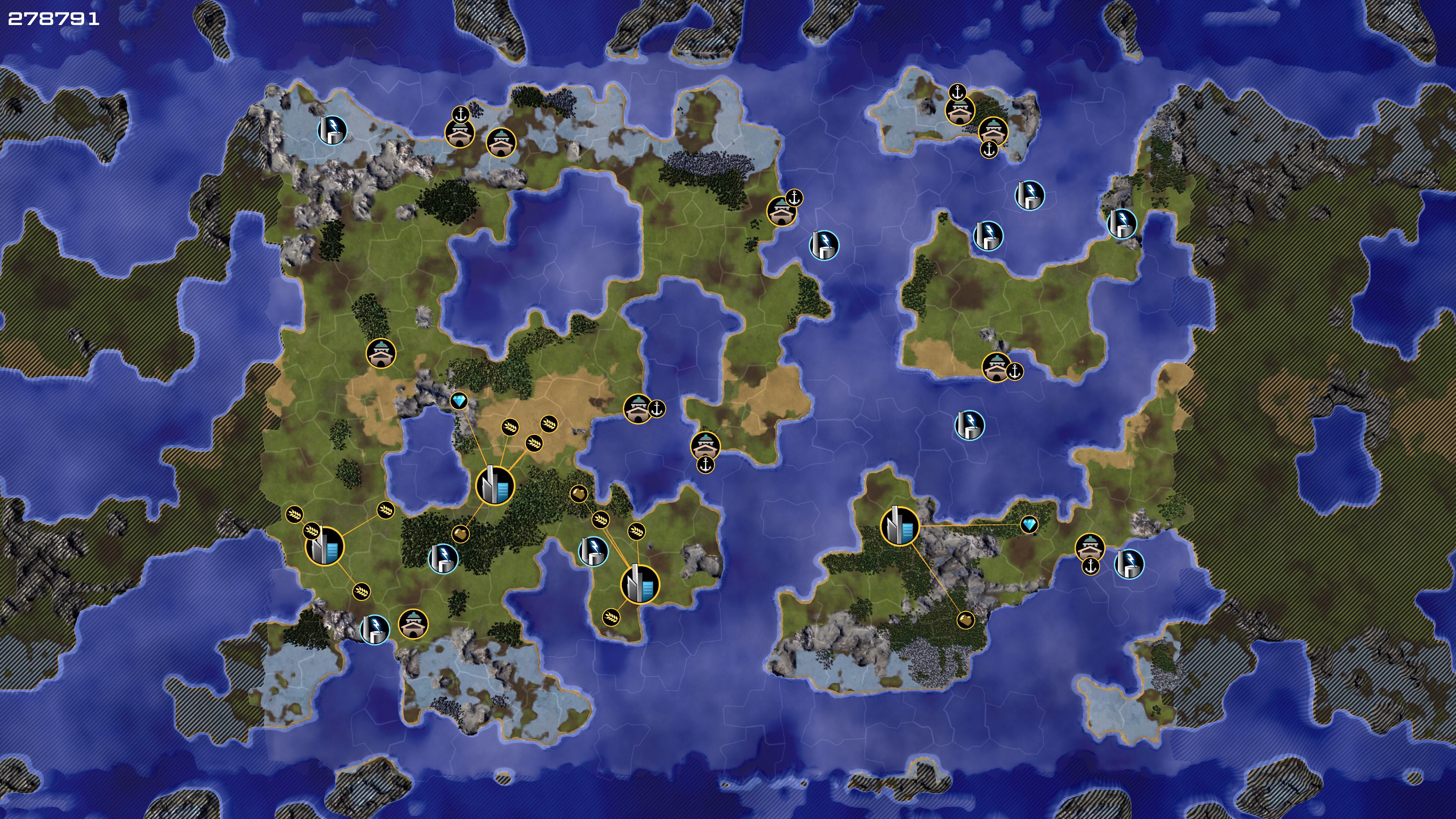Image resolution: width=1456 pixels, height=819 pixels.
Task: Select the city on the eastern island
Action: pyautogui.click(x=899, y=526)
